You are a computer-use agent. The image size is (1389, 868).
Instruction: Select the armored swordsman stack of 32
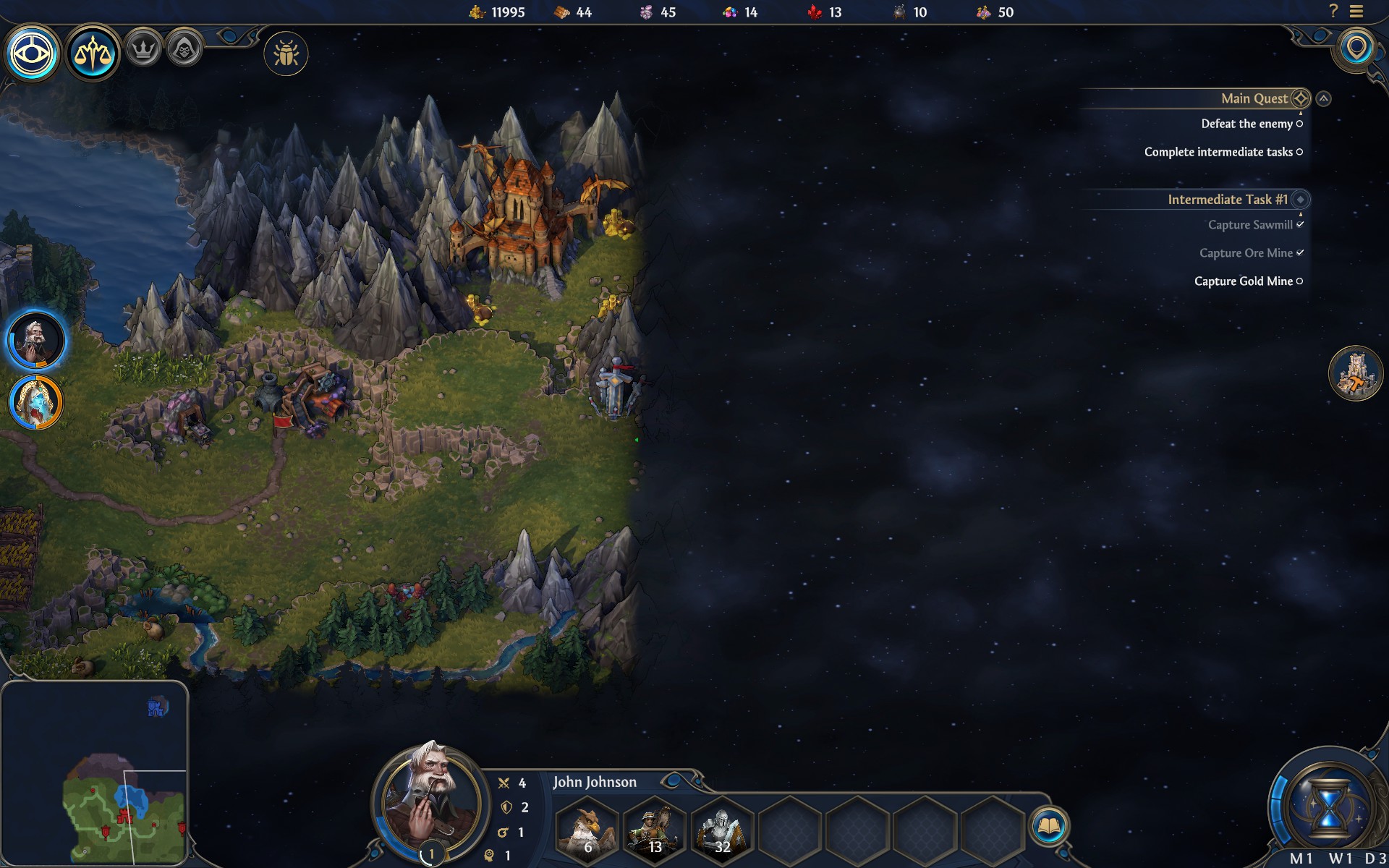[722, 829]
